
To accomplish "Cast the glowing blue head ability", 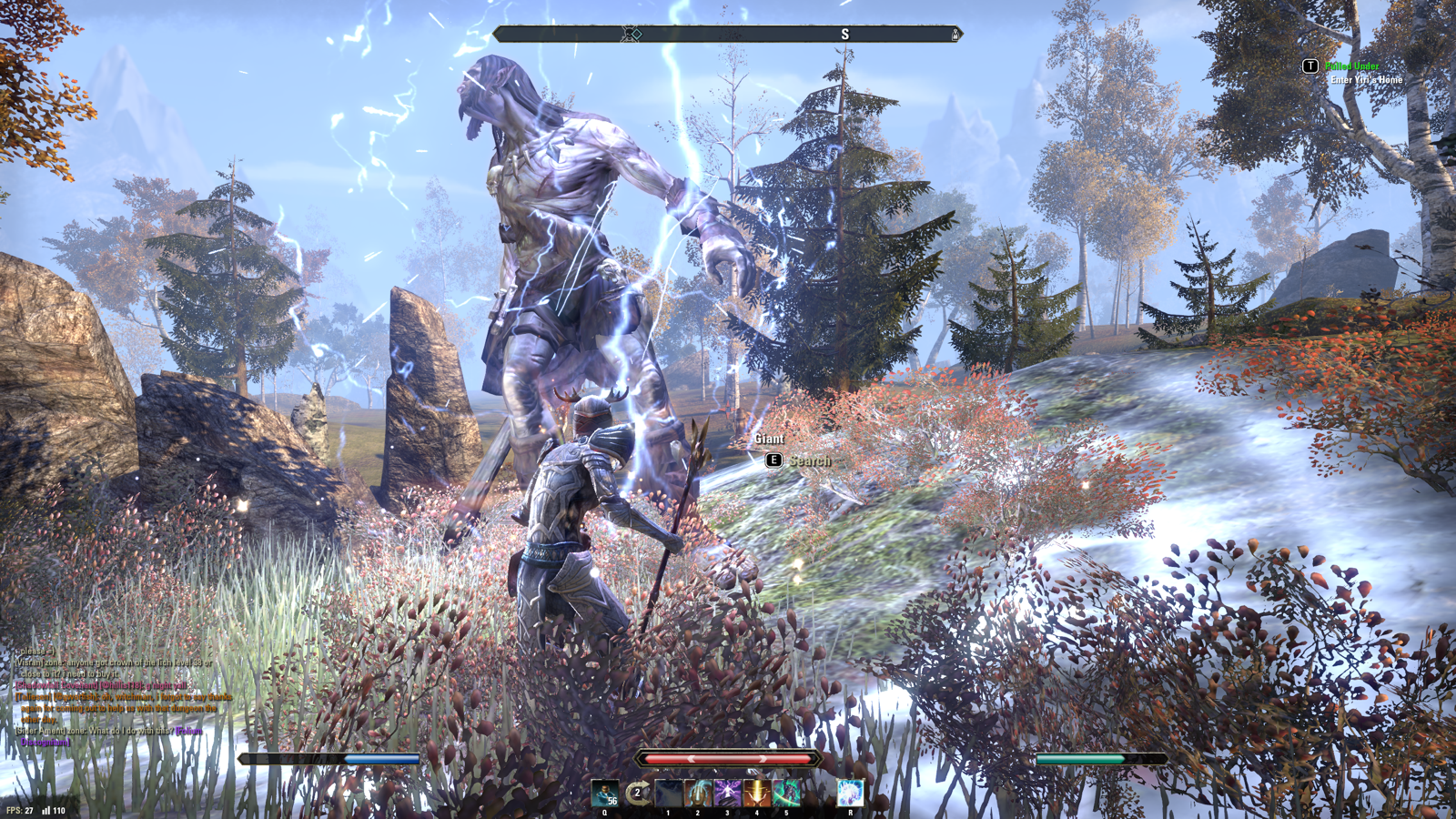I will click(x=698, y=793).
